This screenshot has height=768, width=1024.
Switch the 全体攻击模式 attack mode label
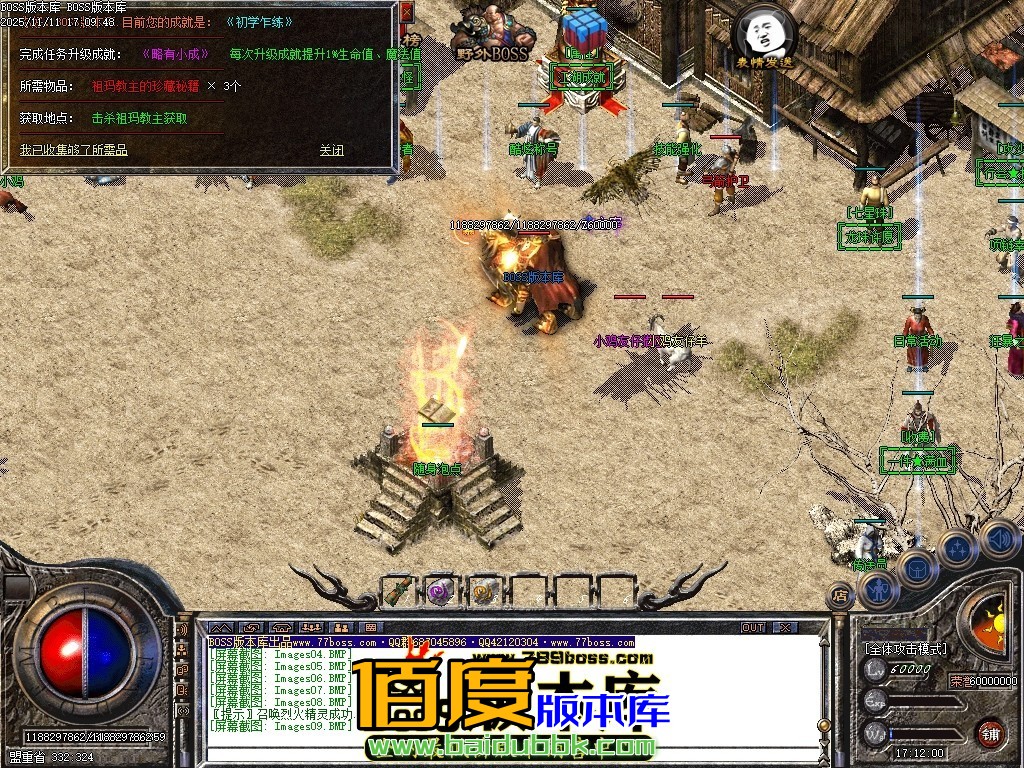[x=906, y=649]
